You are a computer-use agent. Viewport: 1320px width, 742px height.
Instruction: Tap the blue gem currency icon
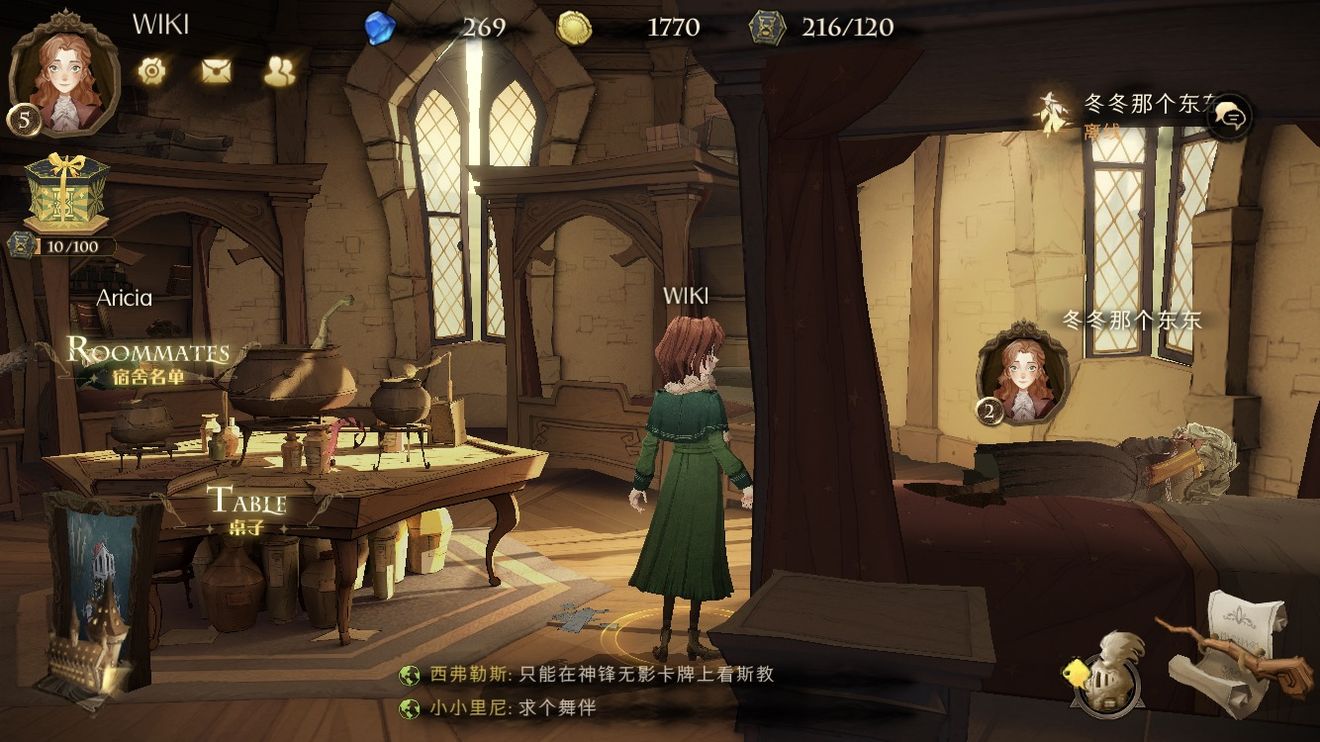tap(381, 27)
